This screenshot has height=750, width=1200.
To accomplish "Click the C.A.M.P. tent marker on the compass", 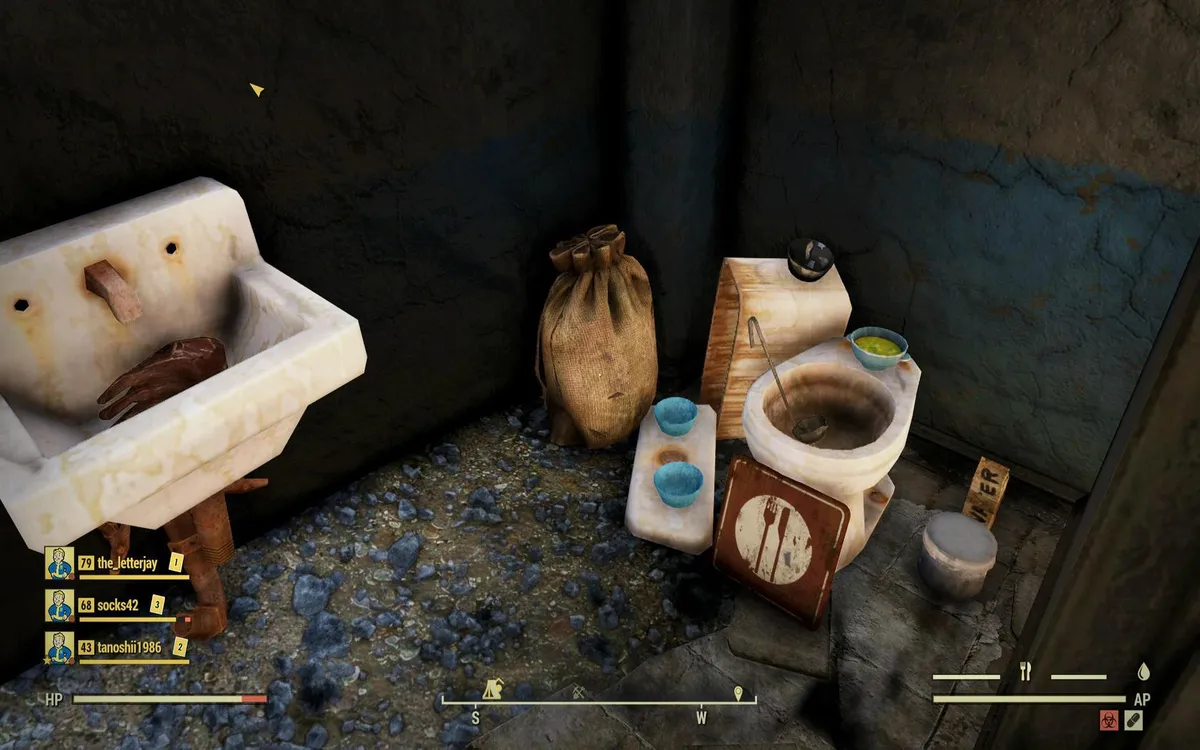I will [492, 689].
